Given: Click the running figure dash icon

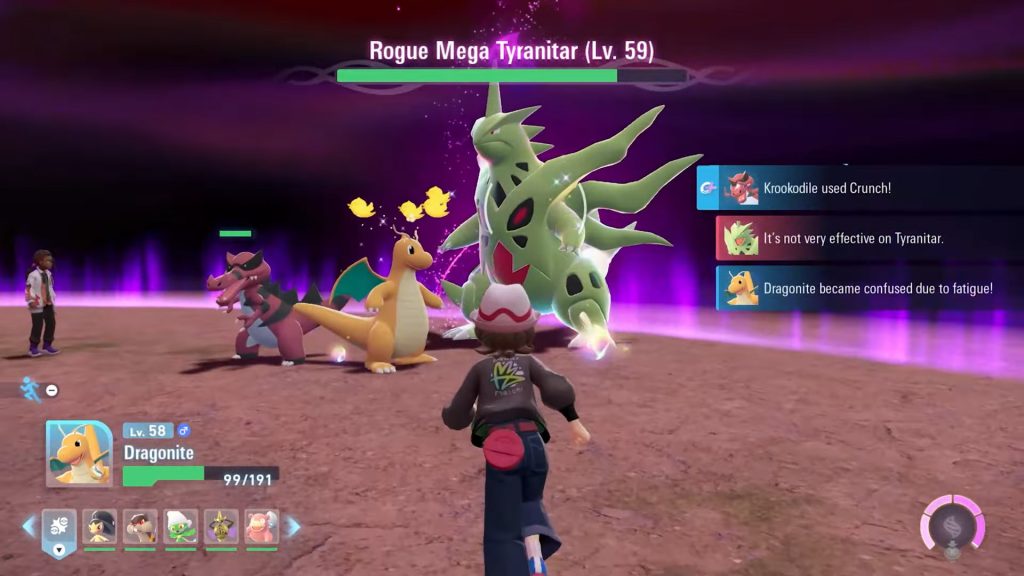Looking at the screenshot, I should point(31,389).
